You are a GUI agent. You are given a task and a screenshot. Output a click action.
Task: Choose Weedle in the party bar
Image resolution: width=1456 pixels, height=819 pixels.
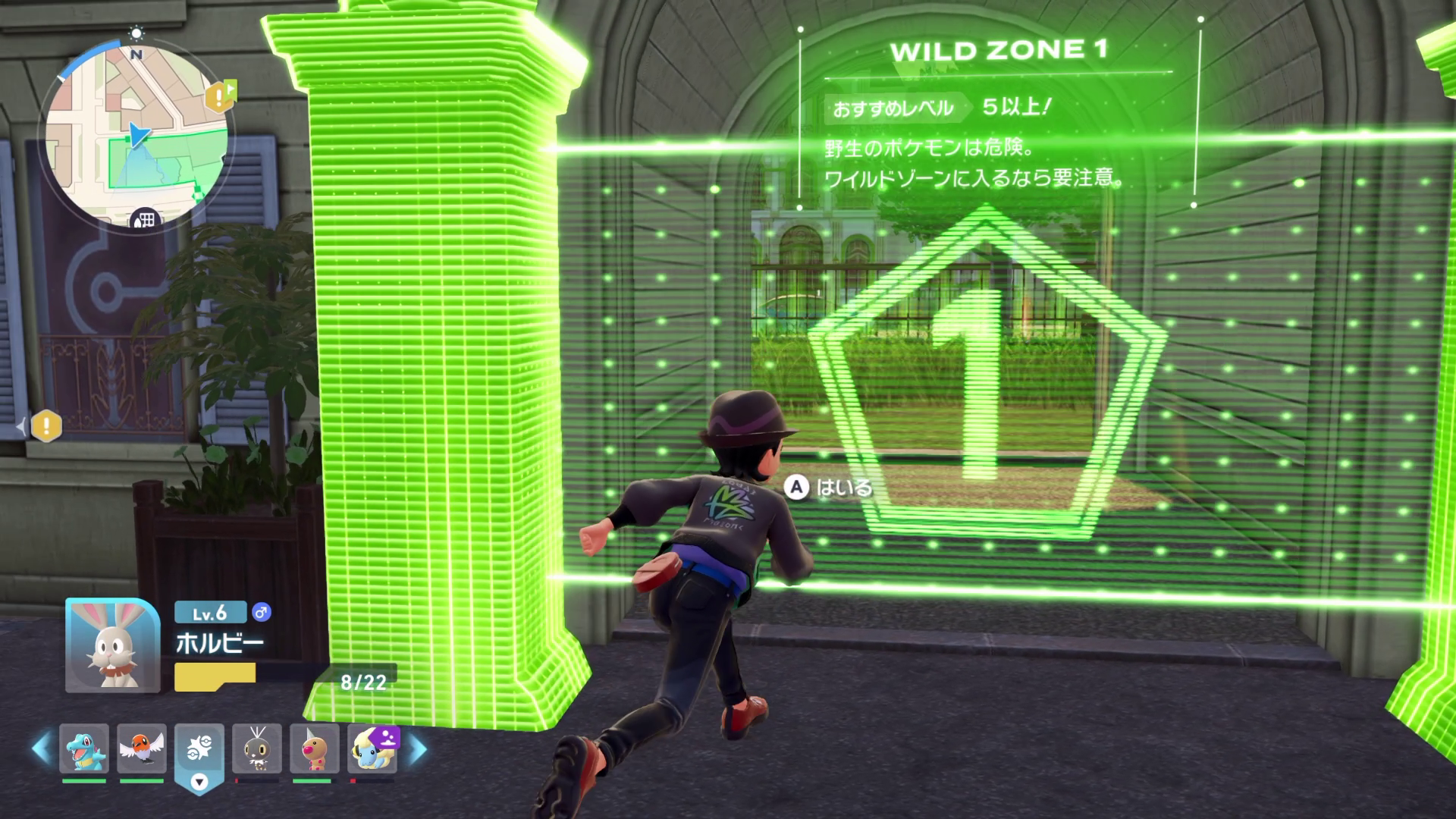pyautogui.click(x=315, y=748)
